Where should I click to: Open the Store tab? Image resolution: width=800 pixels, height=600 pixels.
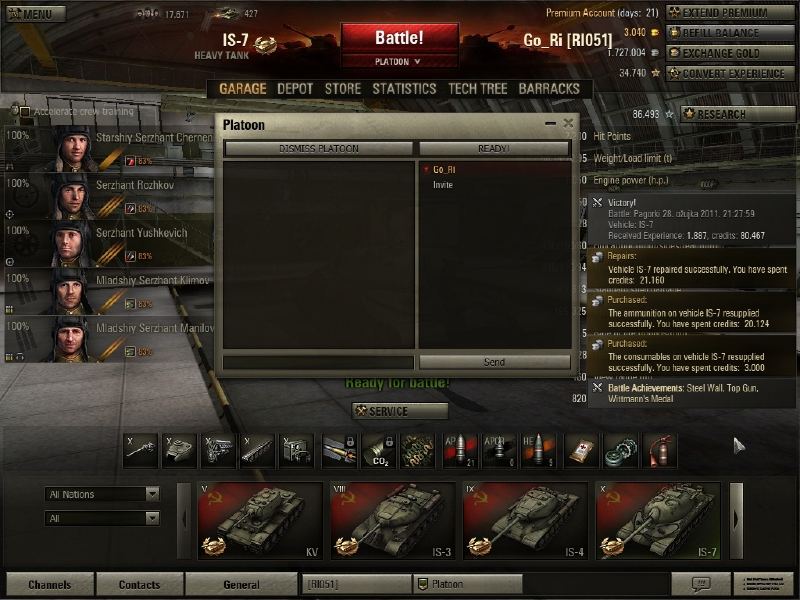pos(343,88)
